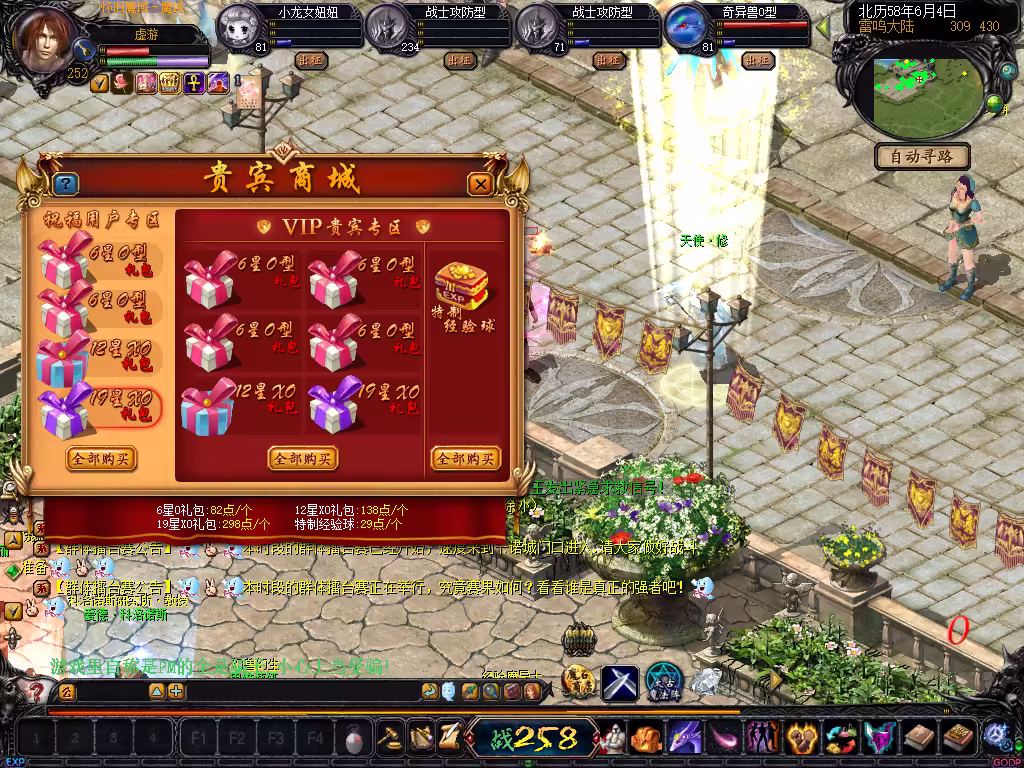Select the 特制经验球 EXP chest item
This screenshot has width=1024, height=768.
point(461,287)
